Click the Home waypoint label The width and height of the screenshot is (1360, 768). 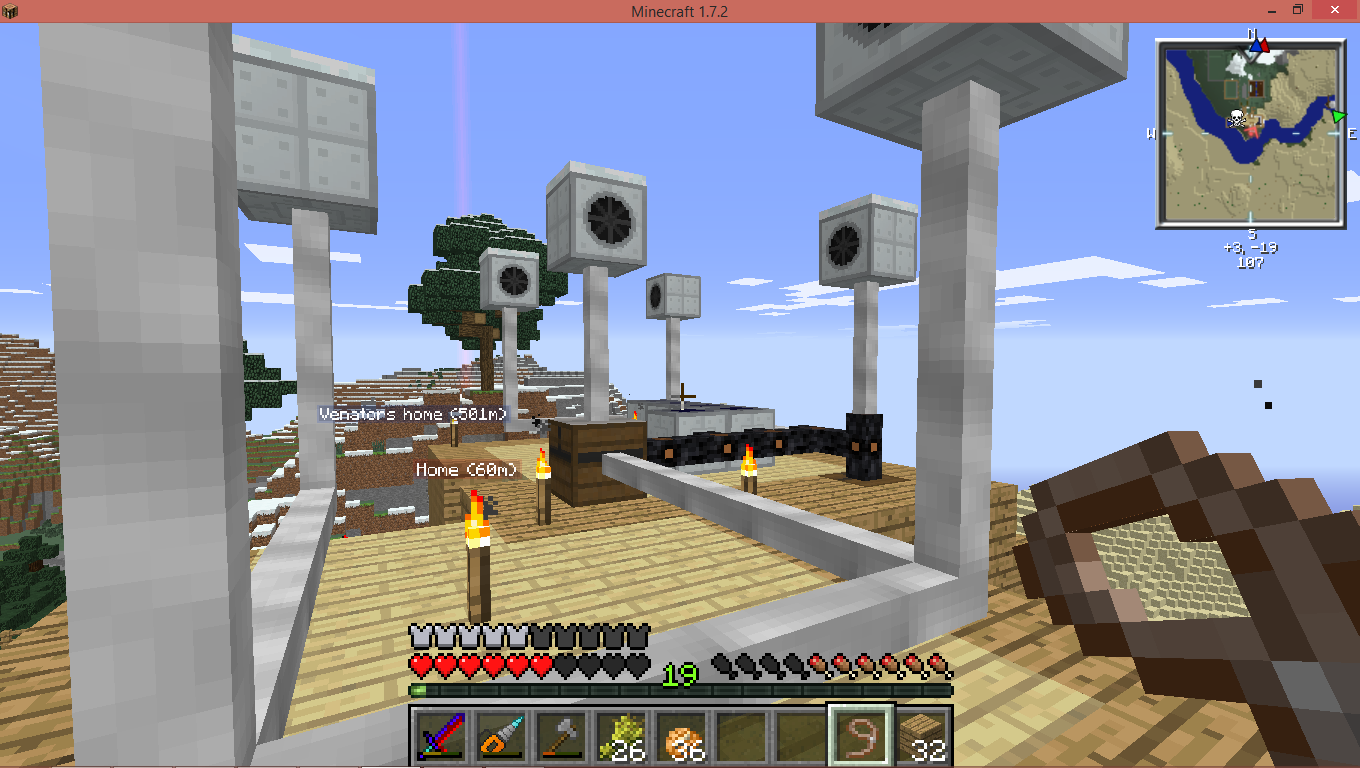pos(467,469)
